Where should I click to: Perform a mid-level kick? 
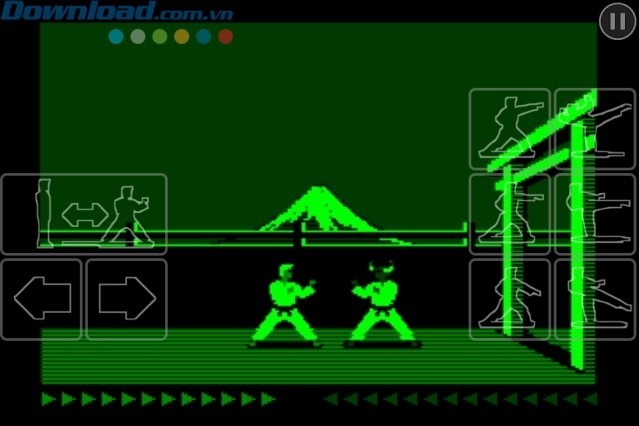(x=596, y=213)
